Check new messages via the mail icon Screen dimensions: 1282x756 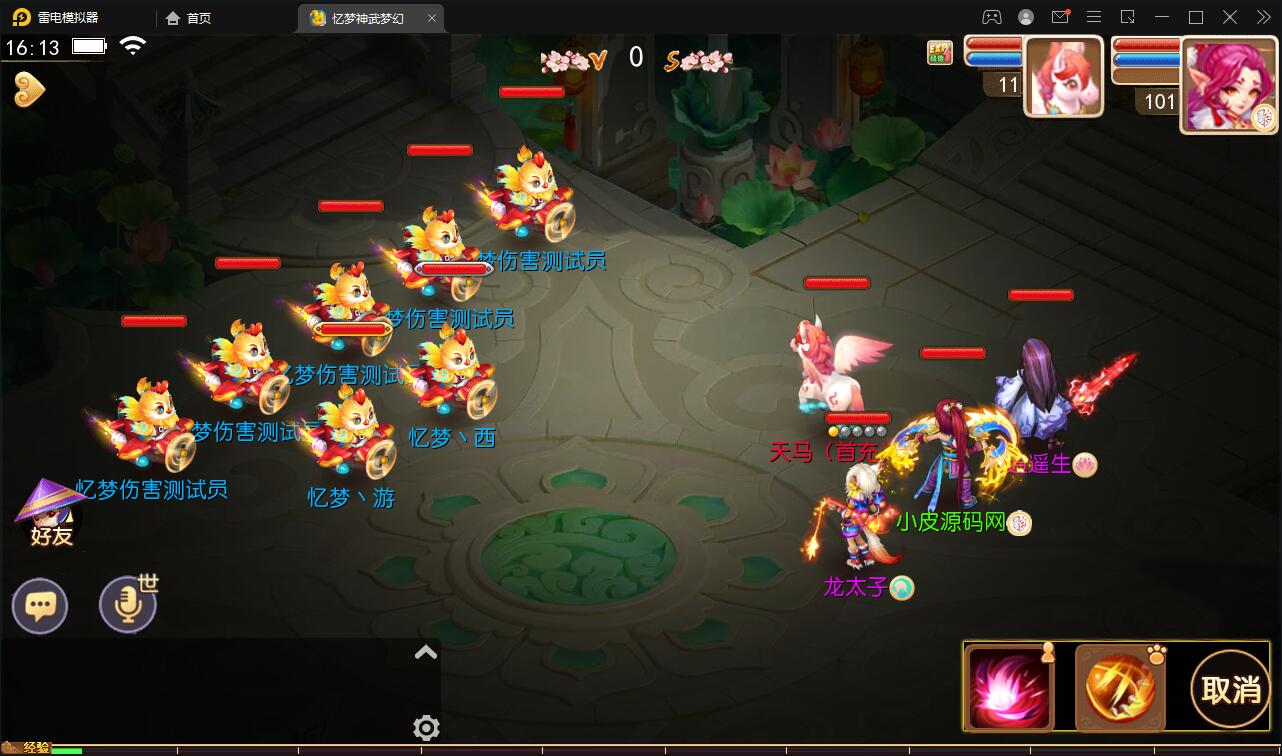[x=1062, y=17]
